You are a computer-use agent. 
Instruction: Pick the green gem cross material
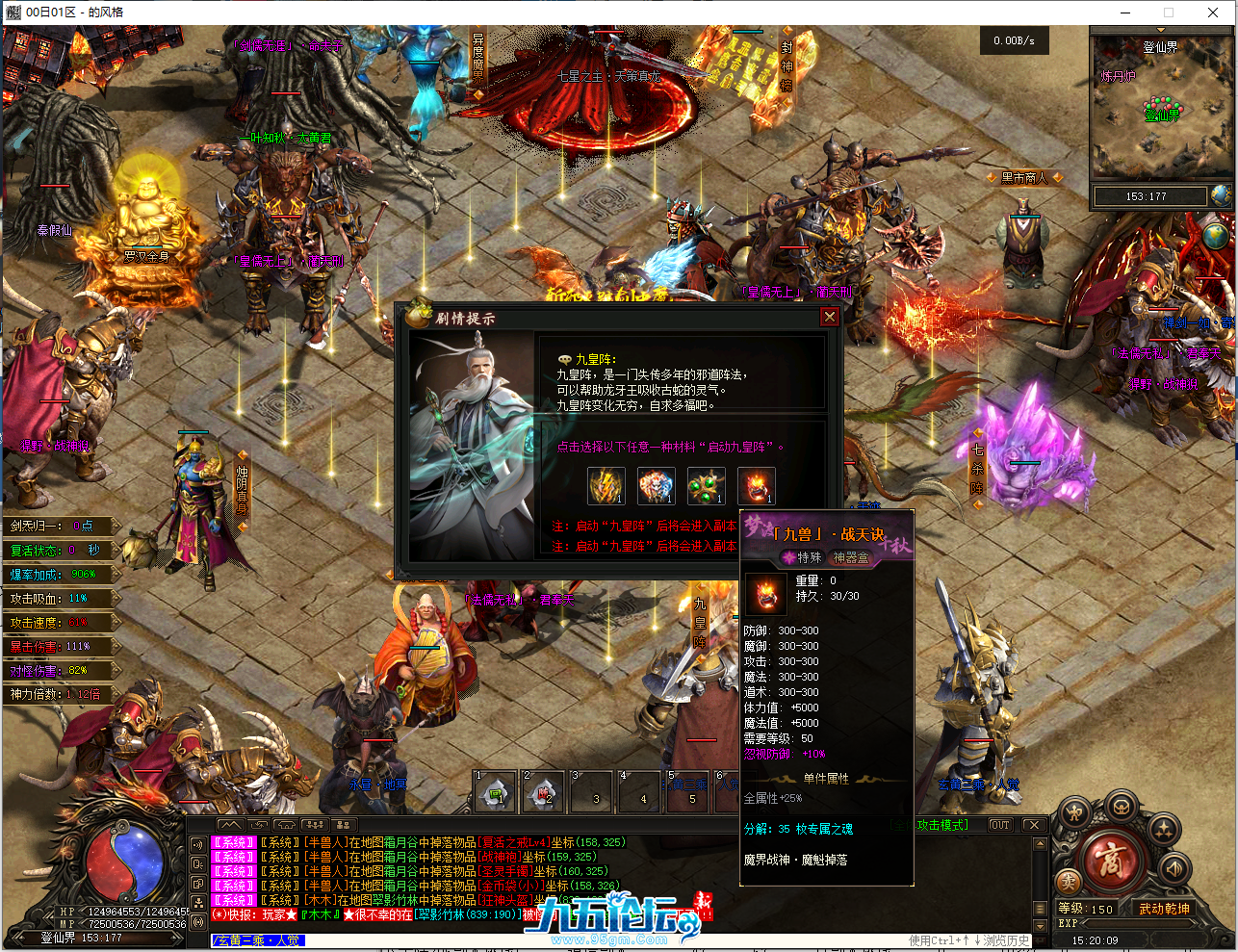[x=707, y=485]
